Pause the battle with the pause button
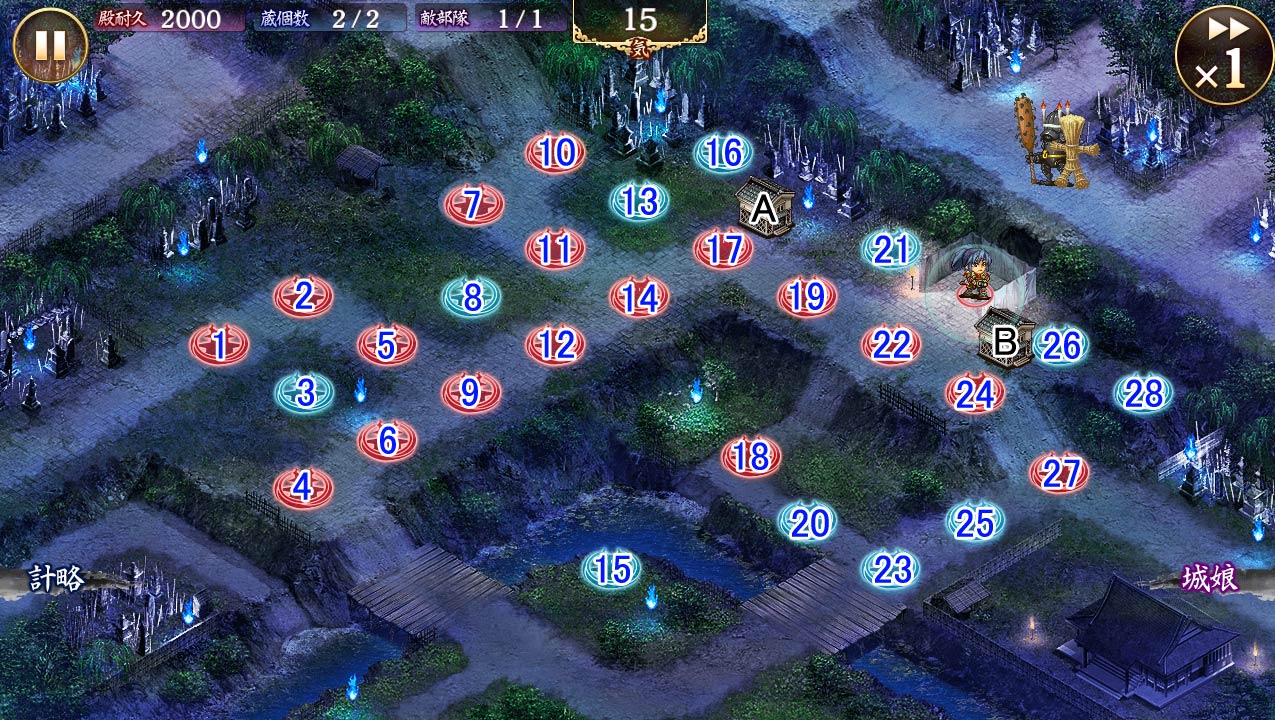 tap(50, 45)
